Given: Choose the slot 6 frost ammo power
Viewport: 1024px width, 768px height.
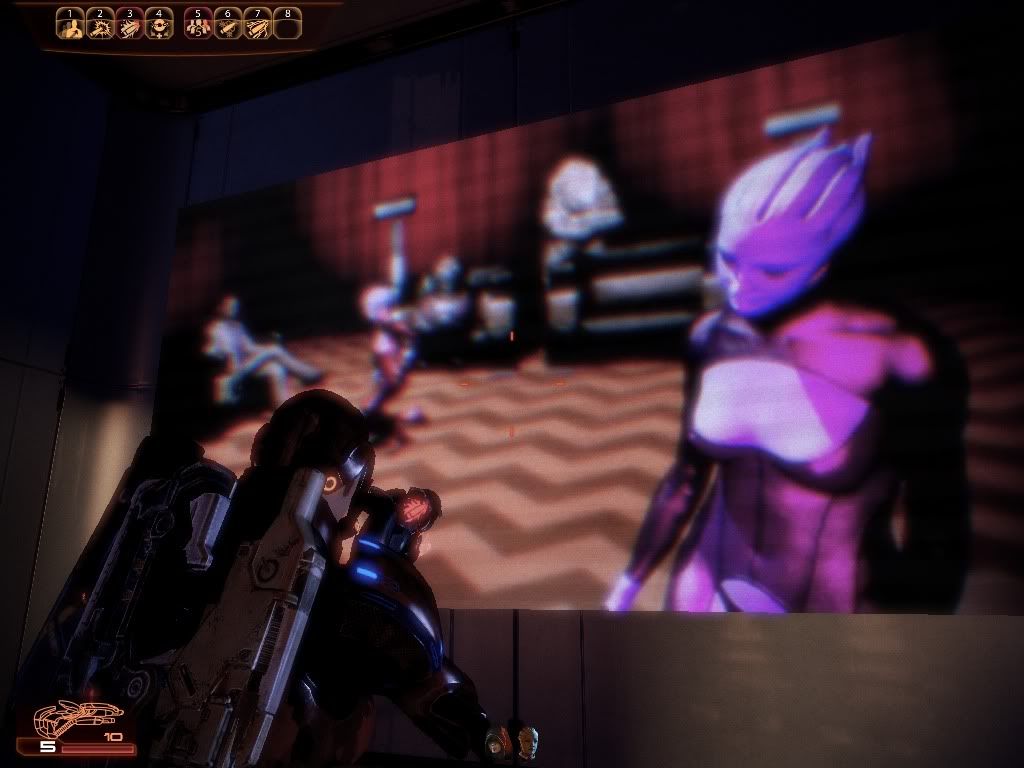Looking at the screenshot, I should click(227, 27).
